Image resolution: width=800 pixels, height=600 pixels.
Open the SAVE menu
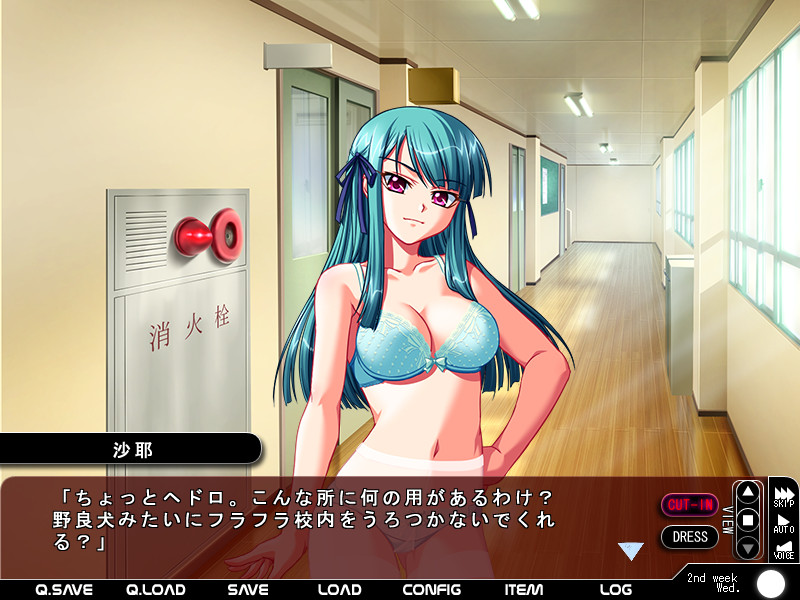coord(248,589)
